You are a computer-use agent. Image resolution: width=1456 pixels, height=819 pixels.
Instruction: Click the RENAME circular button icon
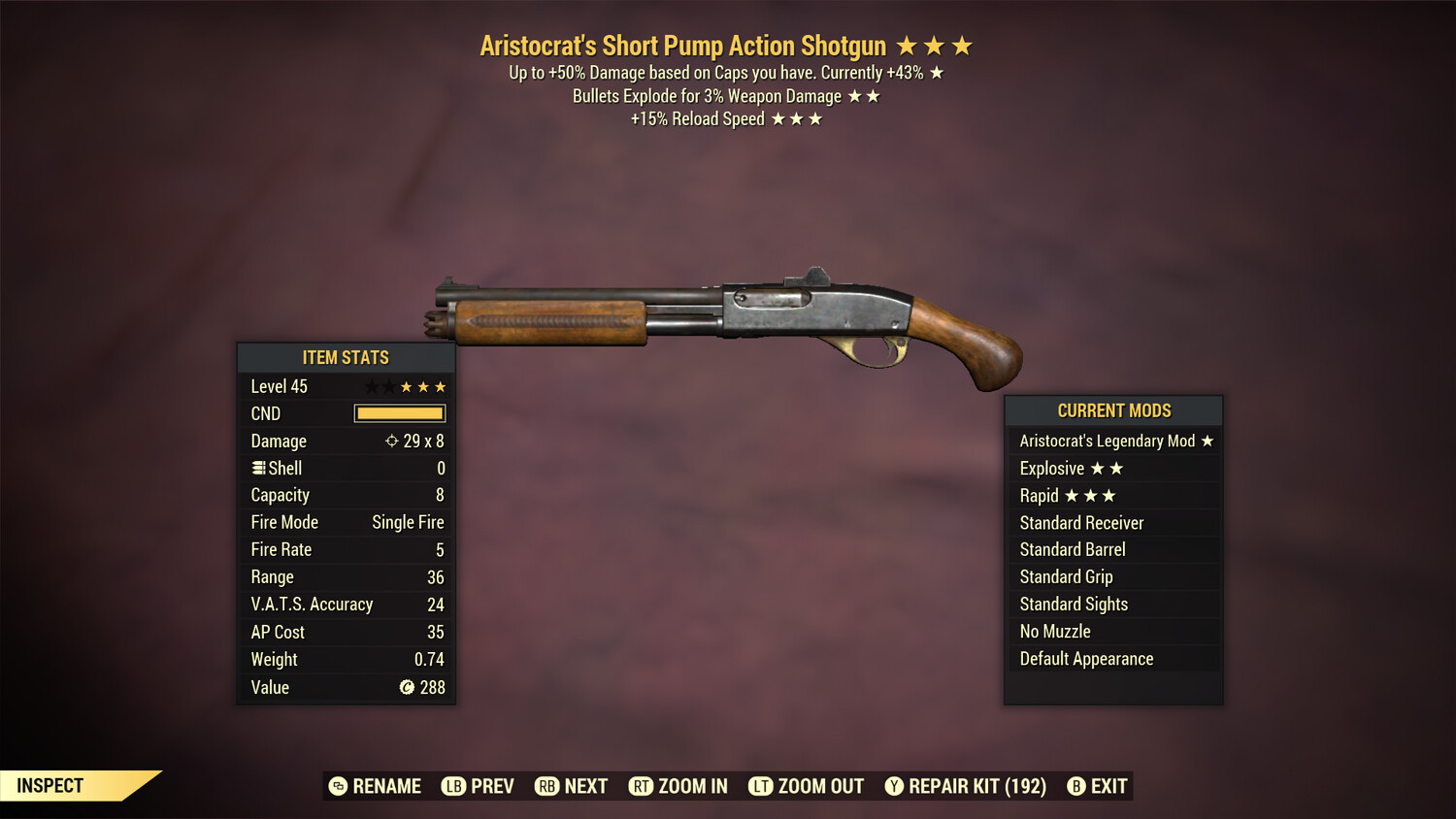[x=339, y=786]
